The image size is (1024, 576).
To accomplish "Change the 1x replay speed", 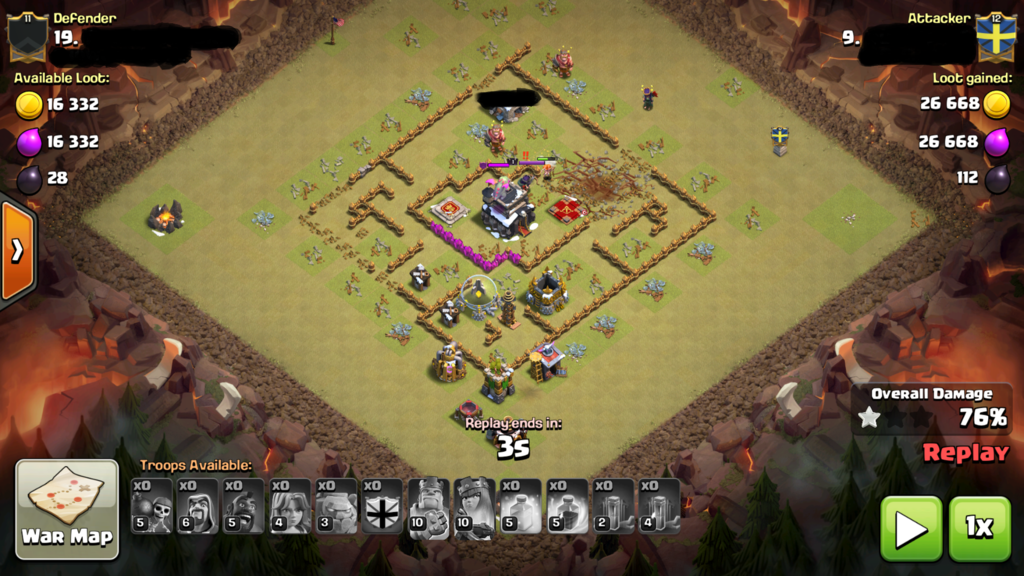I will pos(979,529).
